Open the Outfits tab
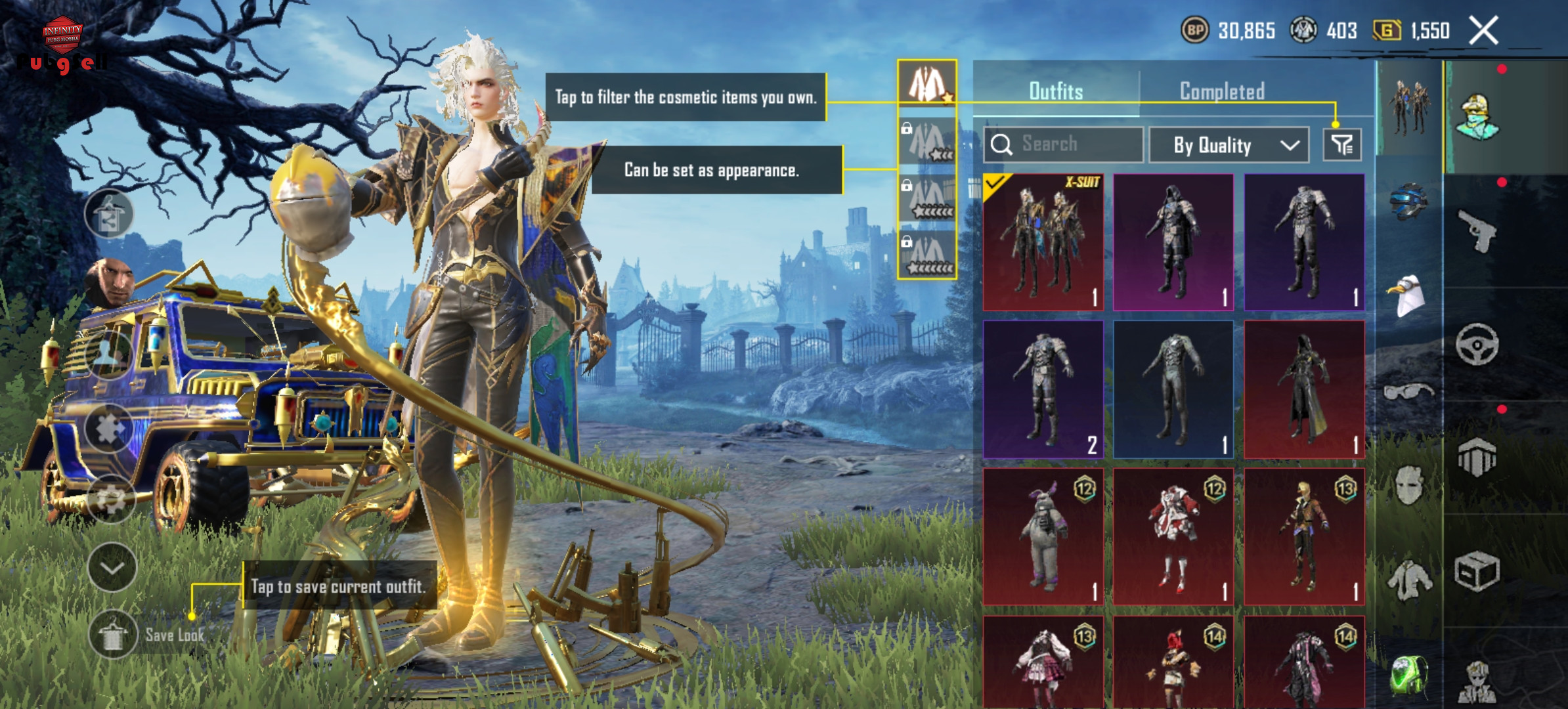The height and width of the screenshot is (709, 1568). (x=1056, y=91)
